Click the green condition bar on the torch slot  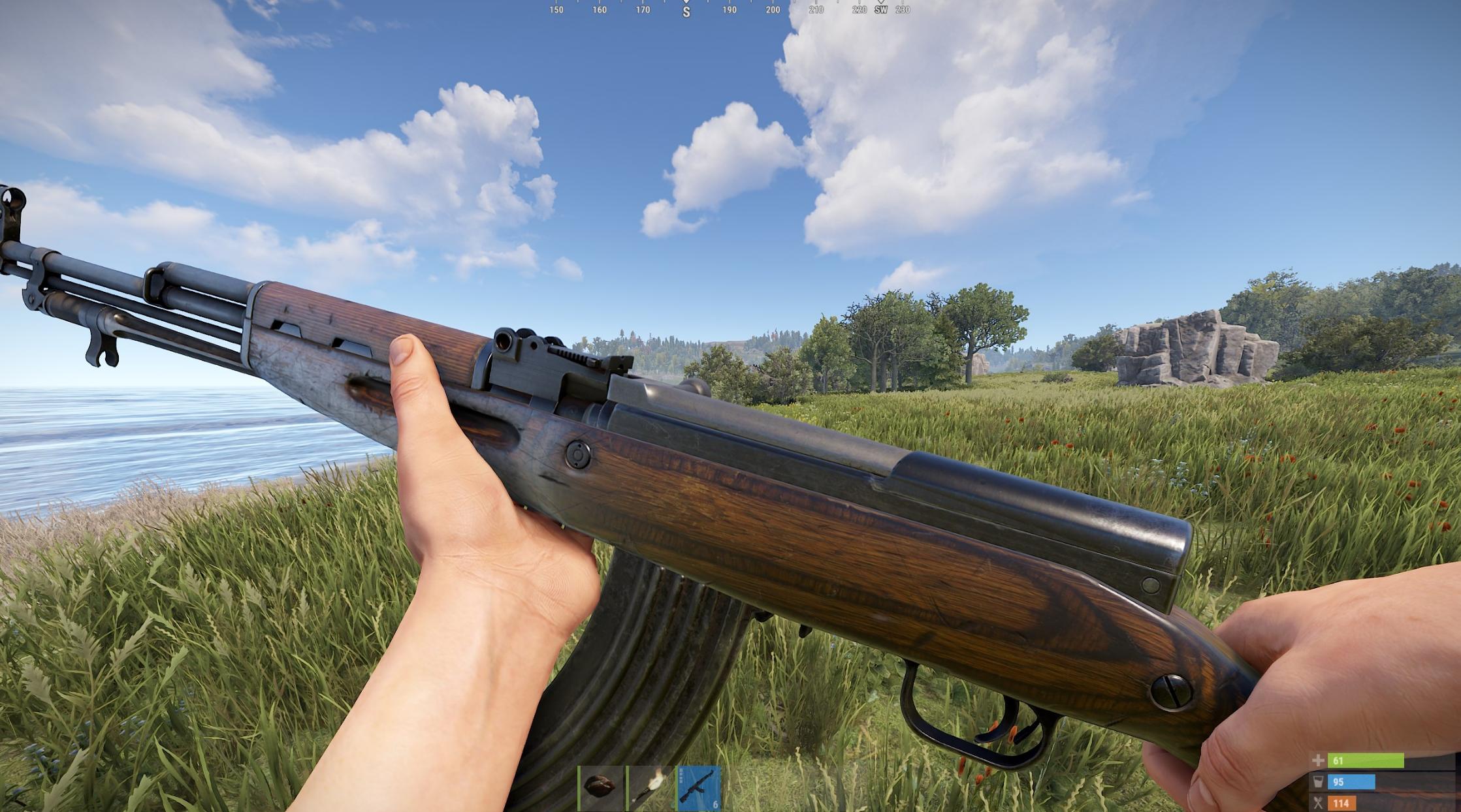(627, 787)
